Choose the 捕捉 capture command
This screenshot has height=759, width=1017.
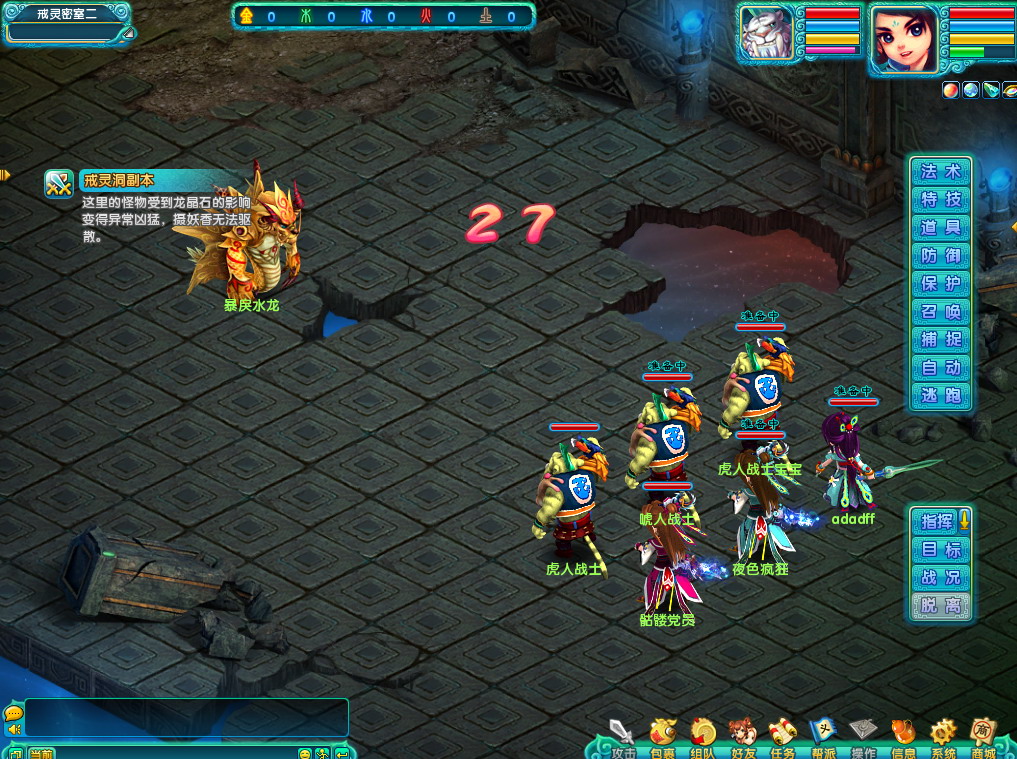pos(940,340)
